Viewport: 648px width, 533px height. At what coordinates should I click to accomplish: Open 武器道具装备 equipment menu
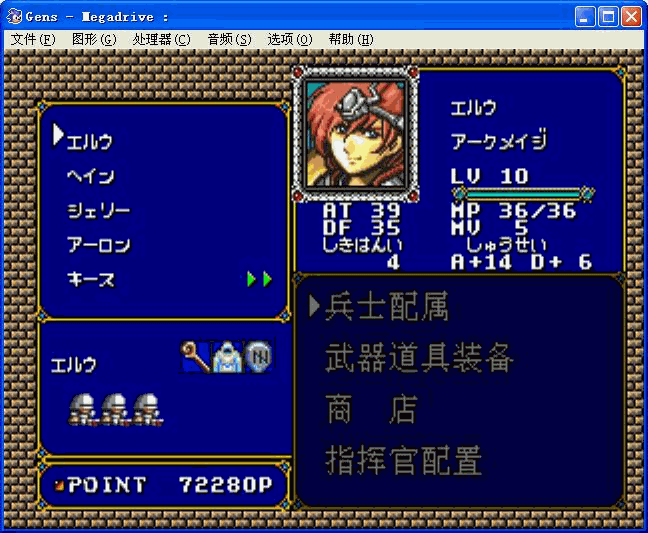[419, 358]
